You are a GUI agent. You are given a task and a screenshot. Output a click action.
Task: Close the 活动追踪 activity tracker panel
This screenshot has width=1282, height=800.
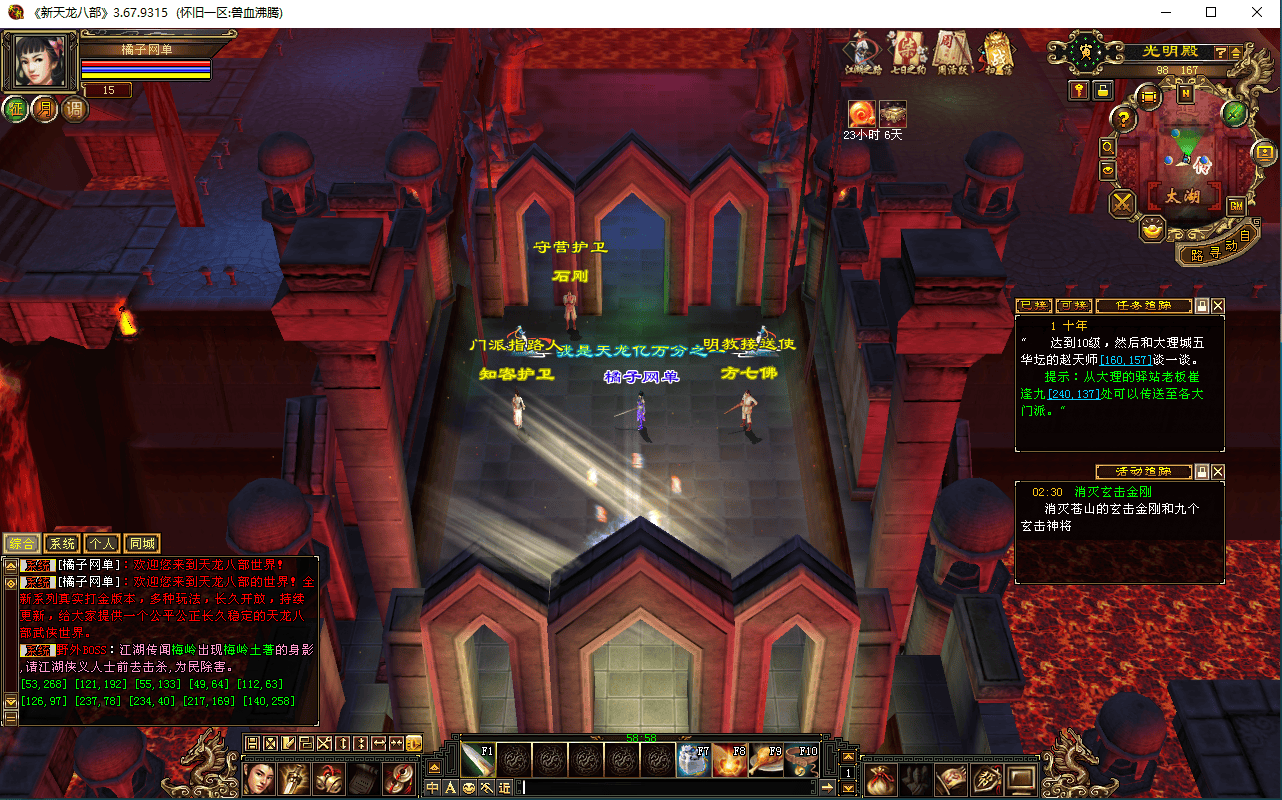tap(1218, 472)
